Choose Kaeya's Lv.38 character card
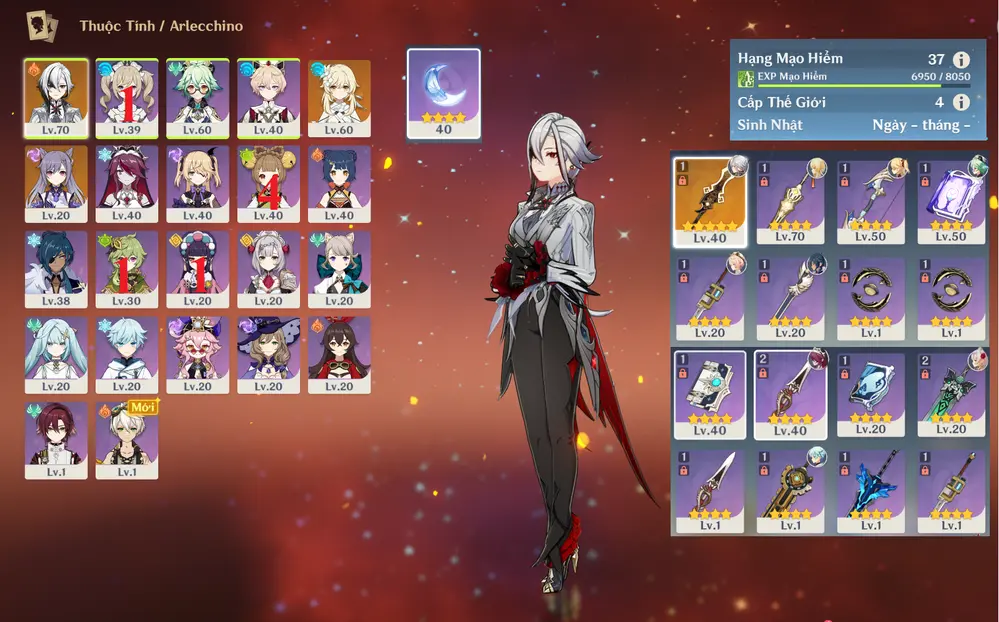 (x=56, y=270)
